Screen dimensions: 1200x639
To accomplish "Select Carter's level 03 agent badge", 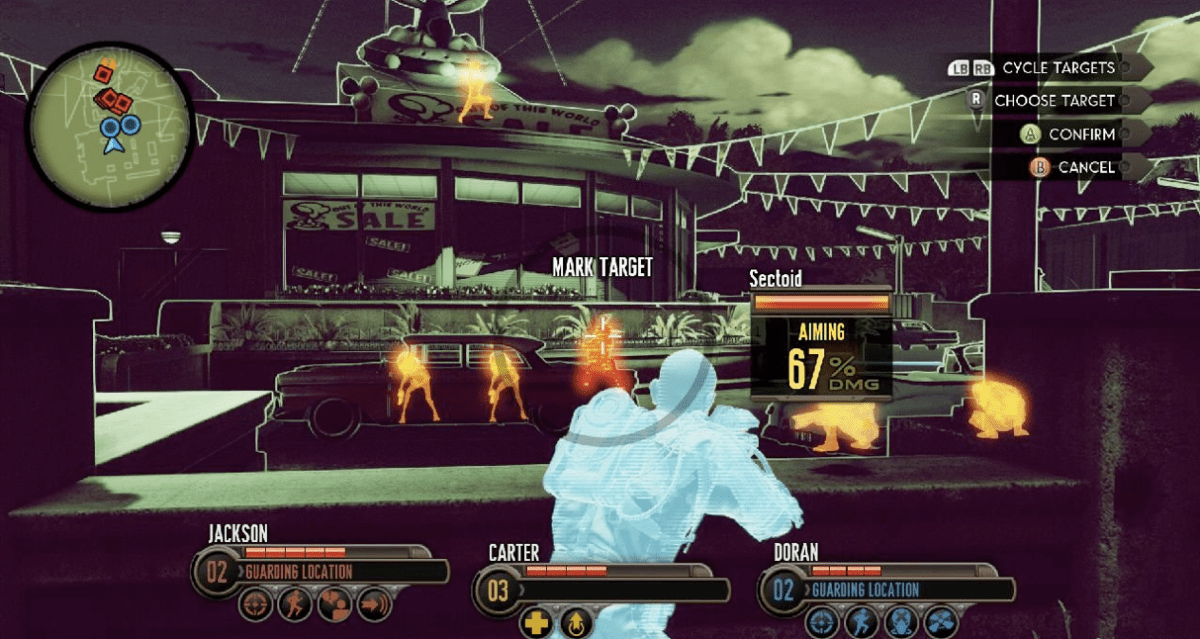I will click(497, 590).
